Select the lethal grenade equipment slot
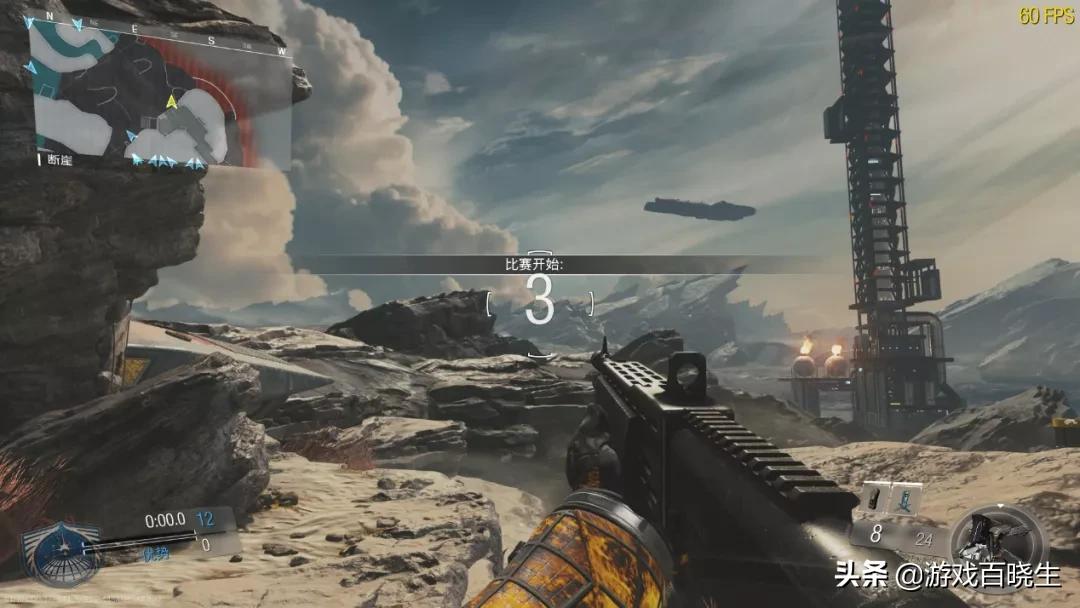This screenshot has width=1080, height=608. click(874, 497)
